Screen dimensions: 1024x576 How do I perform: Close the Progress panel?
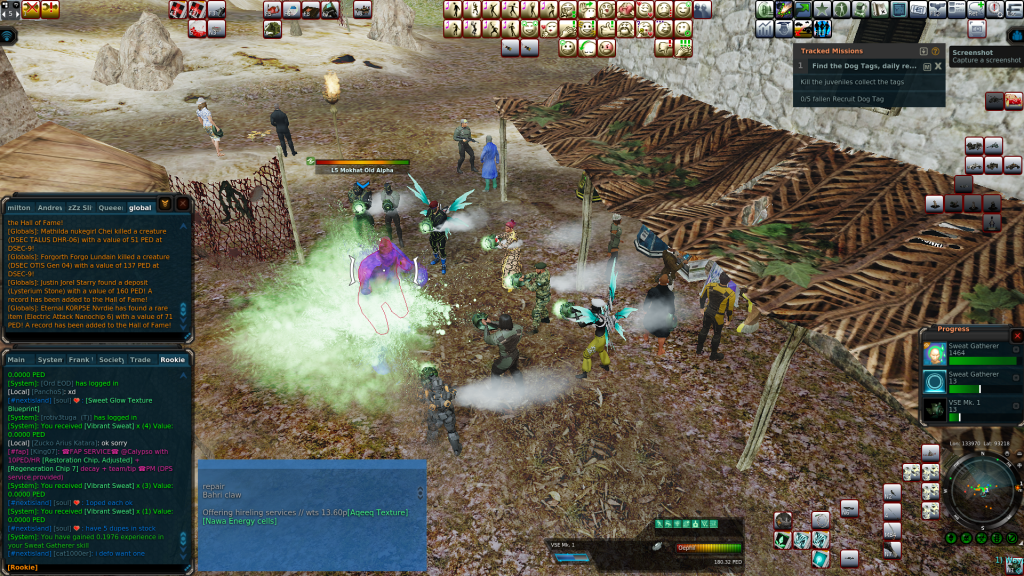(1017, 336)
